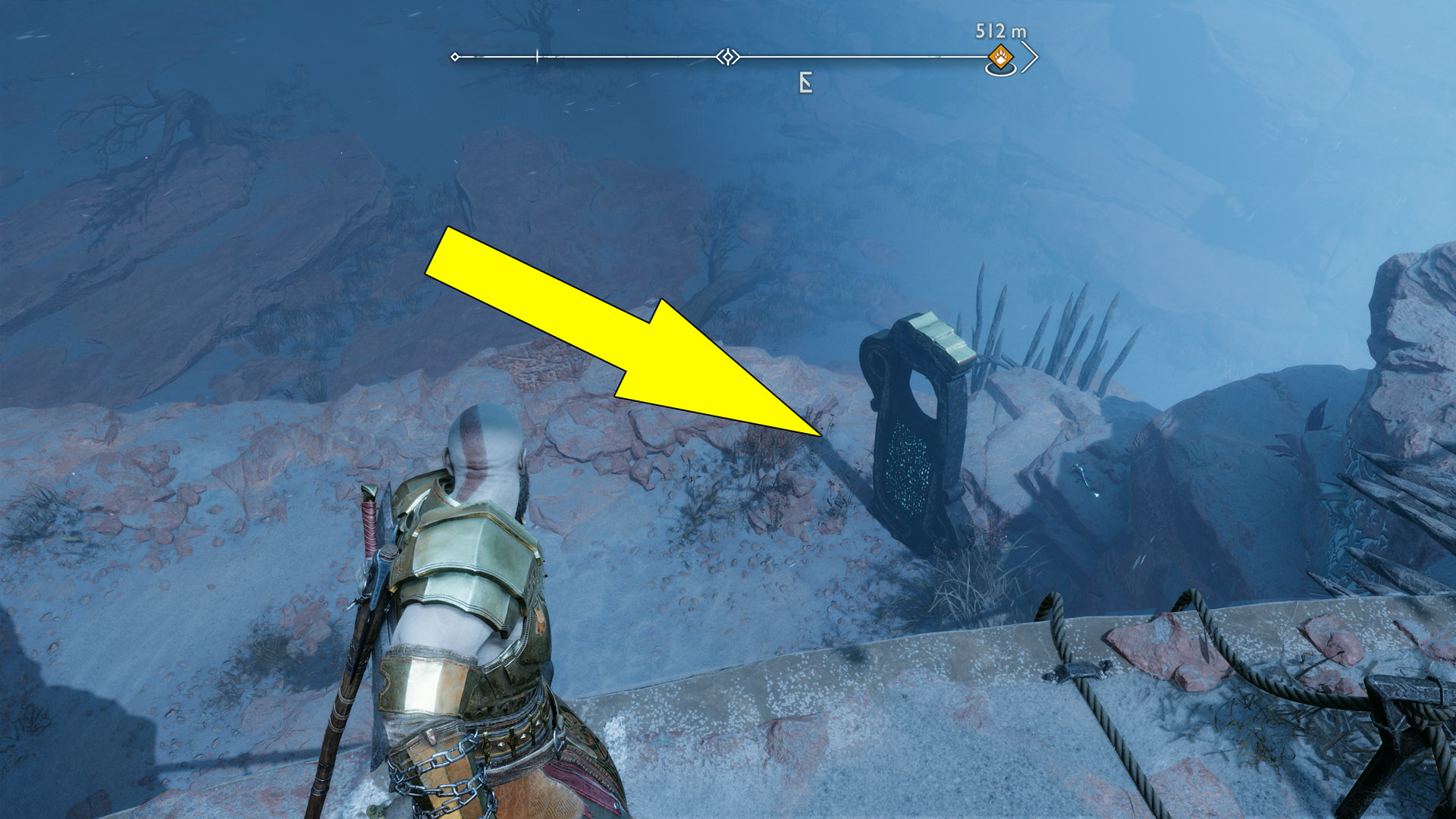Select the 512 m distance label
The width and height of the screenshot is (1456, 819).
999,29
